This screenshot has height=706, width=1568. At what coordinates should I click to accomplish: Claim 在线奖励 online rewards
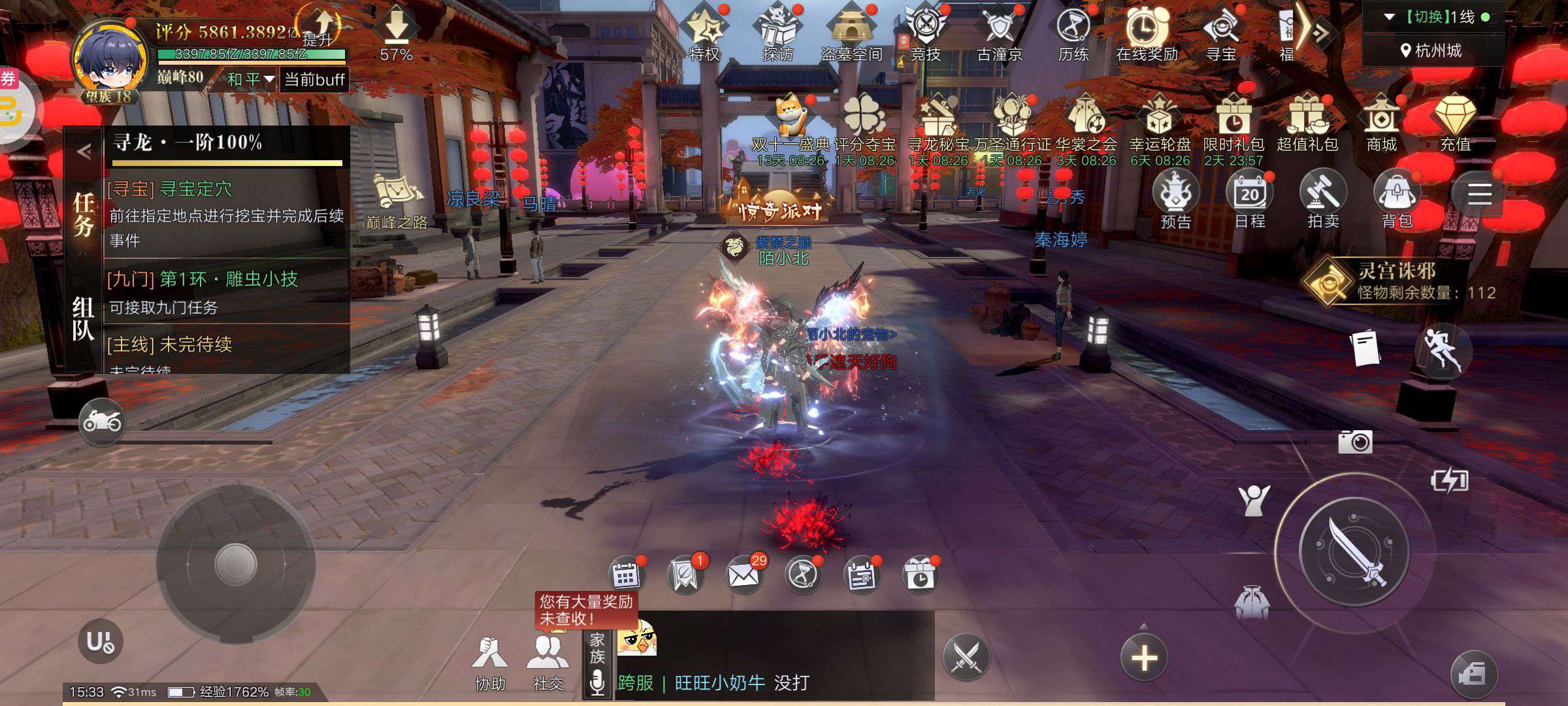click(1147, 34)
